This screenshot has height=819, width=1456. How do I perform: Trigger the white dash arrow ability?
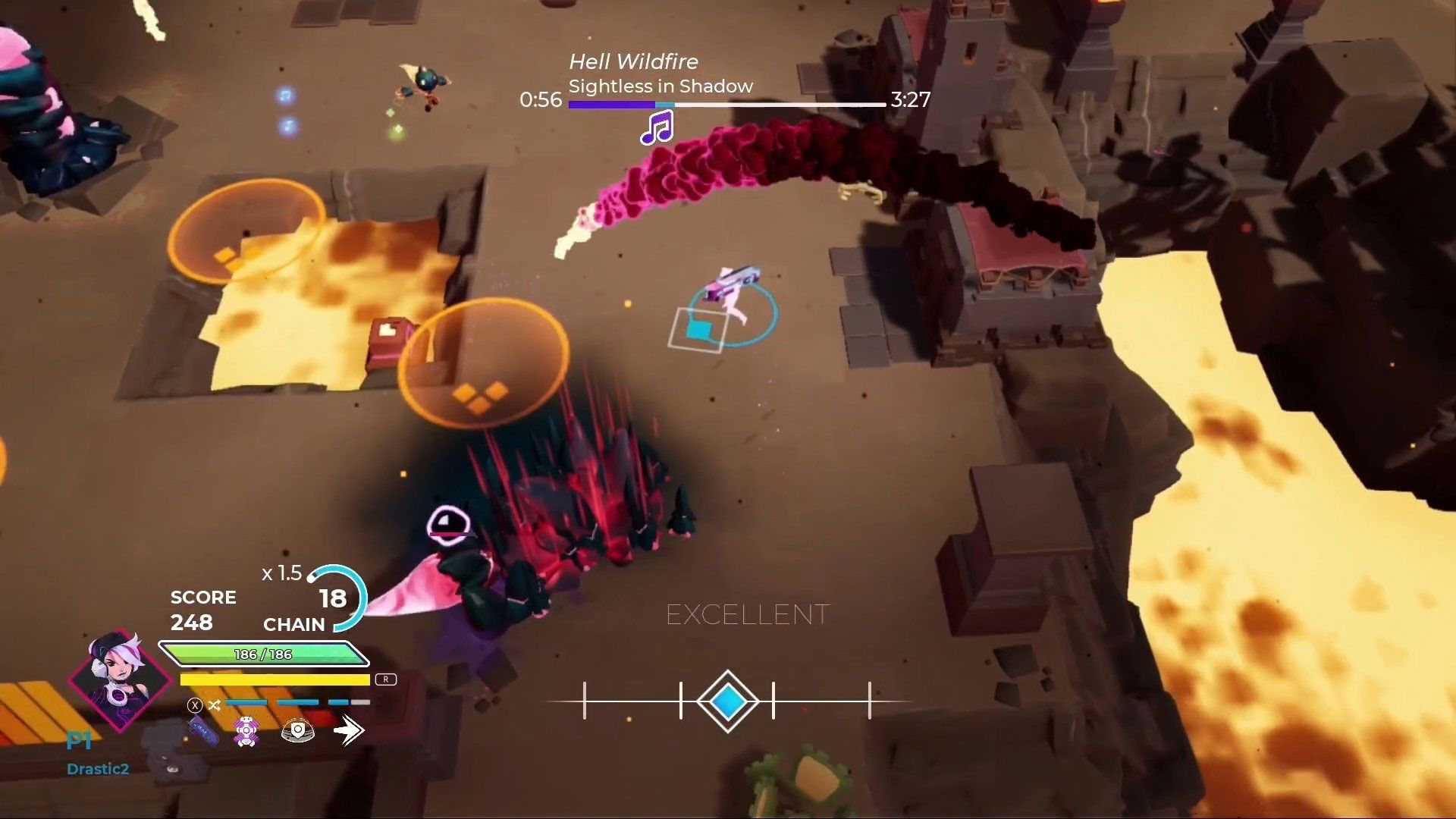click(x=349, y=731)
